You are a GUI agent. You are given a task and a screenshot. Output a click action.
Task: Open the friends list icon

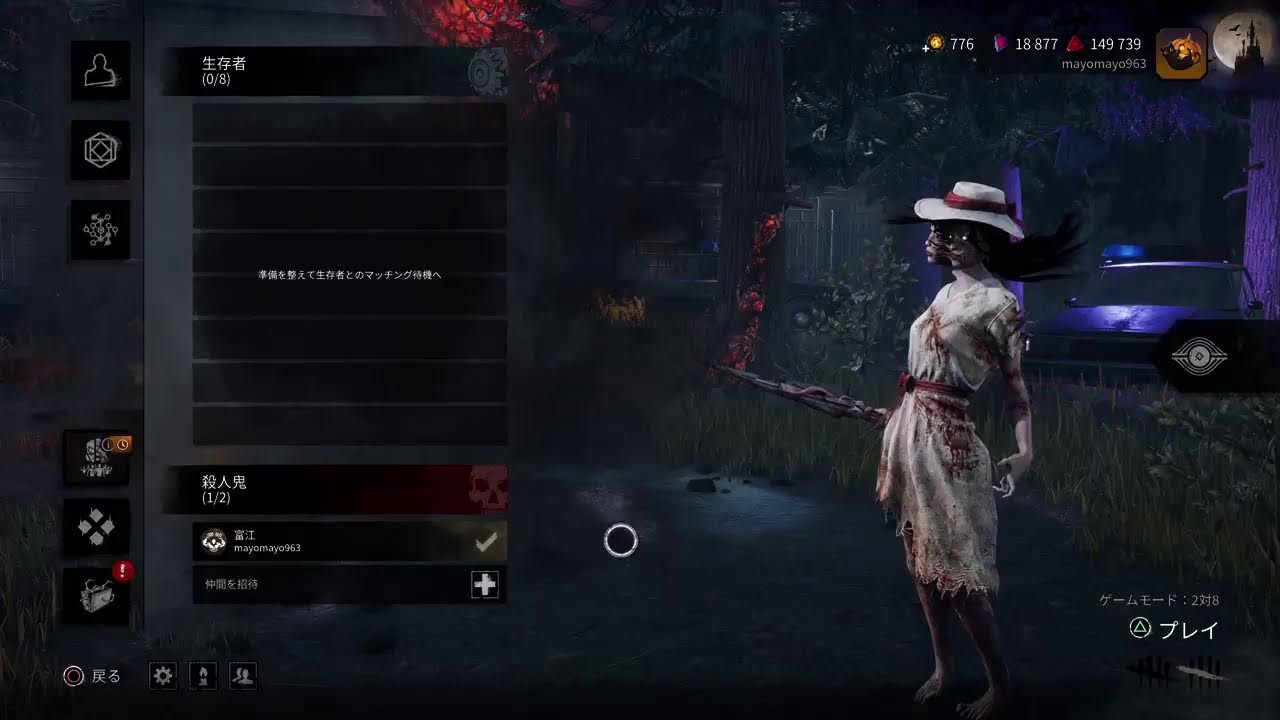click(x=242, y=676)
